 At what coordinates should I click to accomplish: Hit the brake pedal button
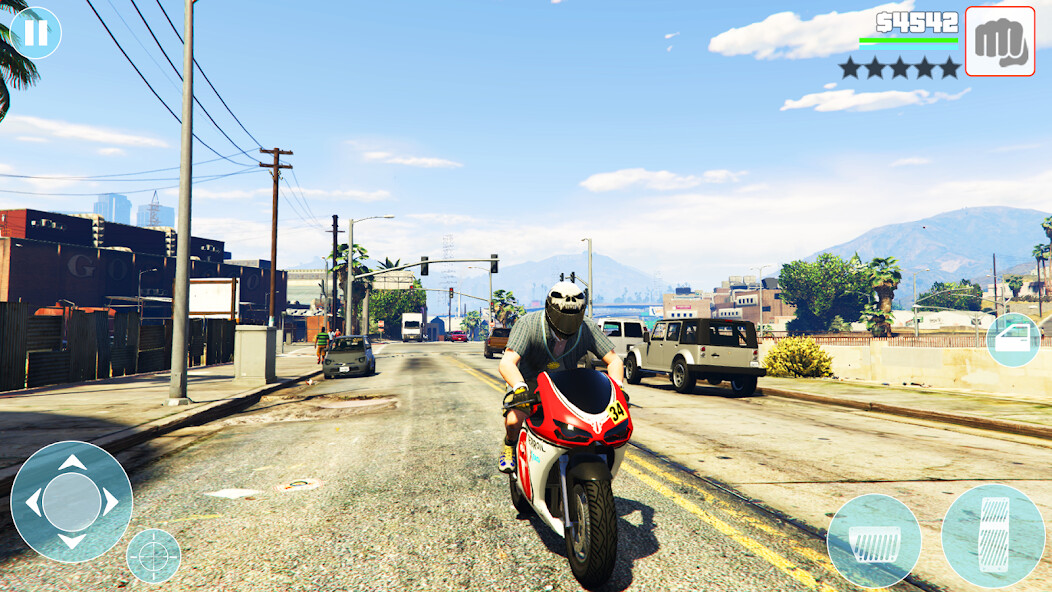click(874, 541)
